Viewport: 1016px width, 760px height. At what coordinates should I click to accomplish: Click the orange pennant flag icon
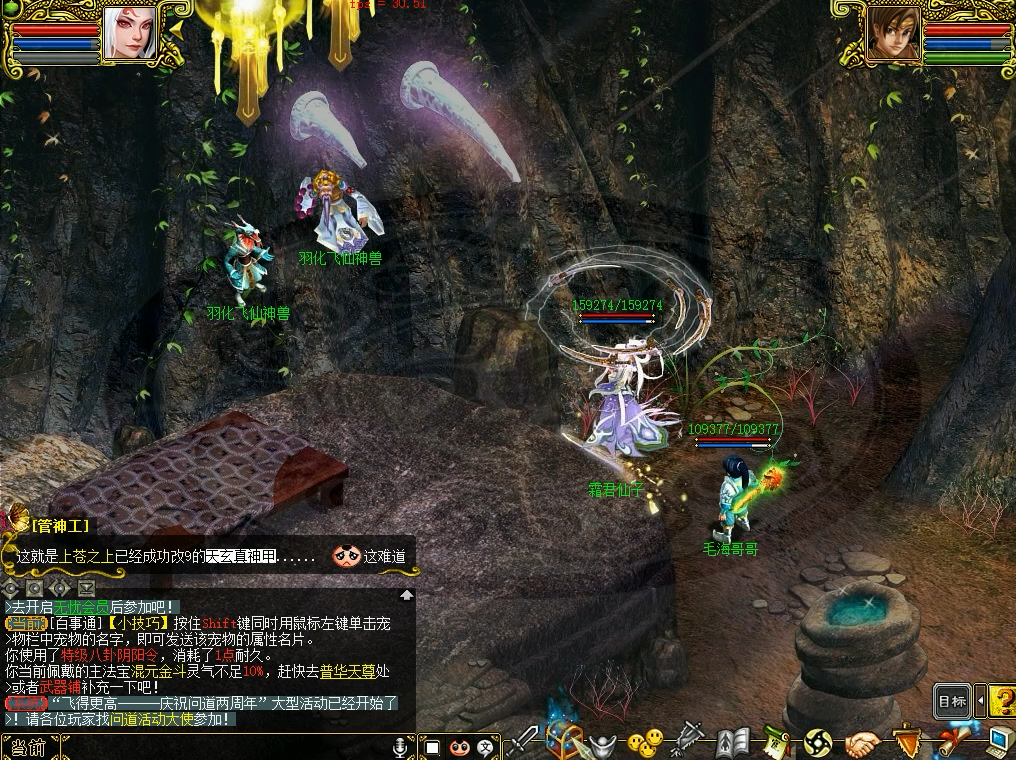coord(906,742)
